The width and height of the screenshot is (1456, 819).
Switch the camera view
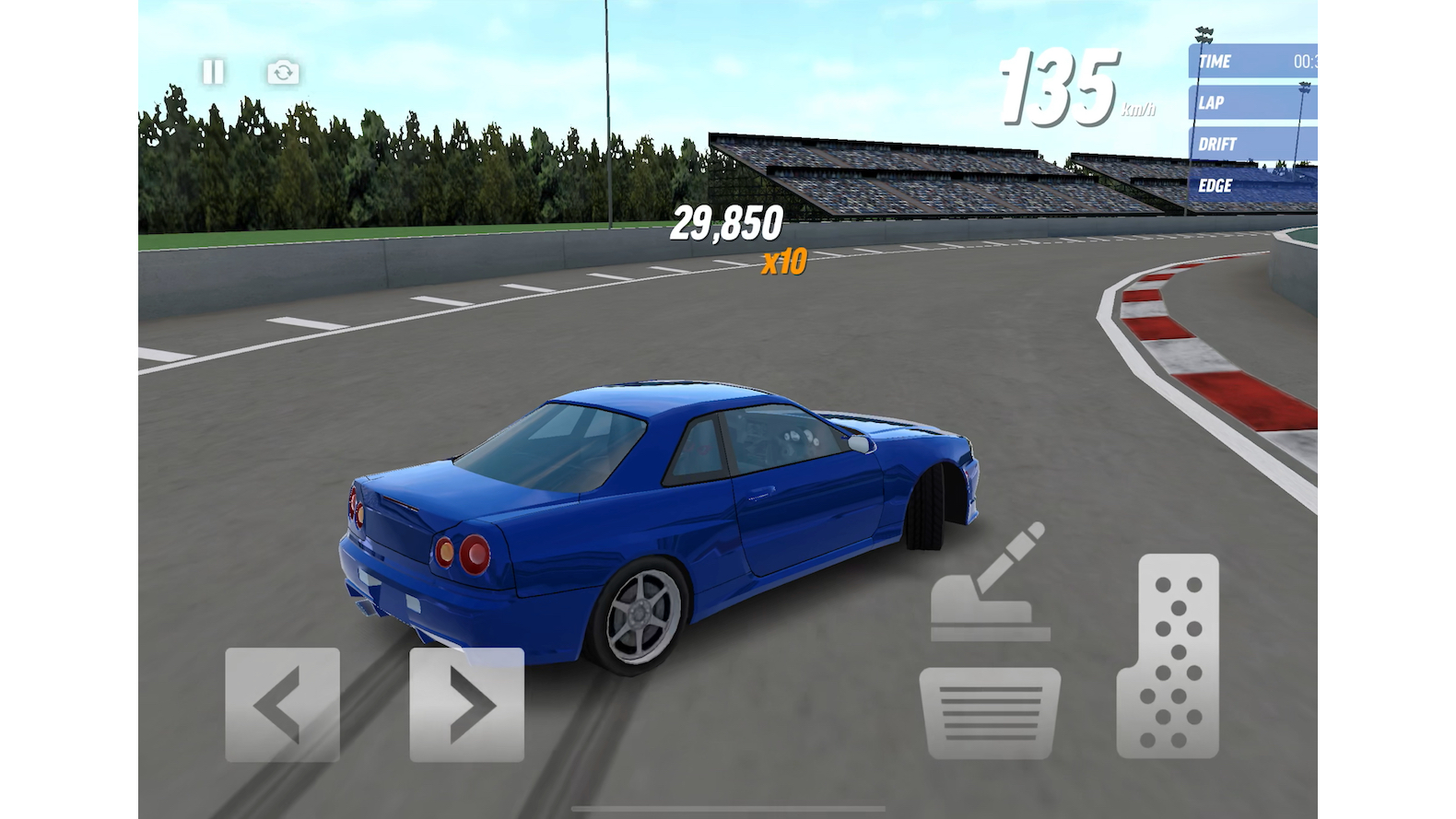283,72
